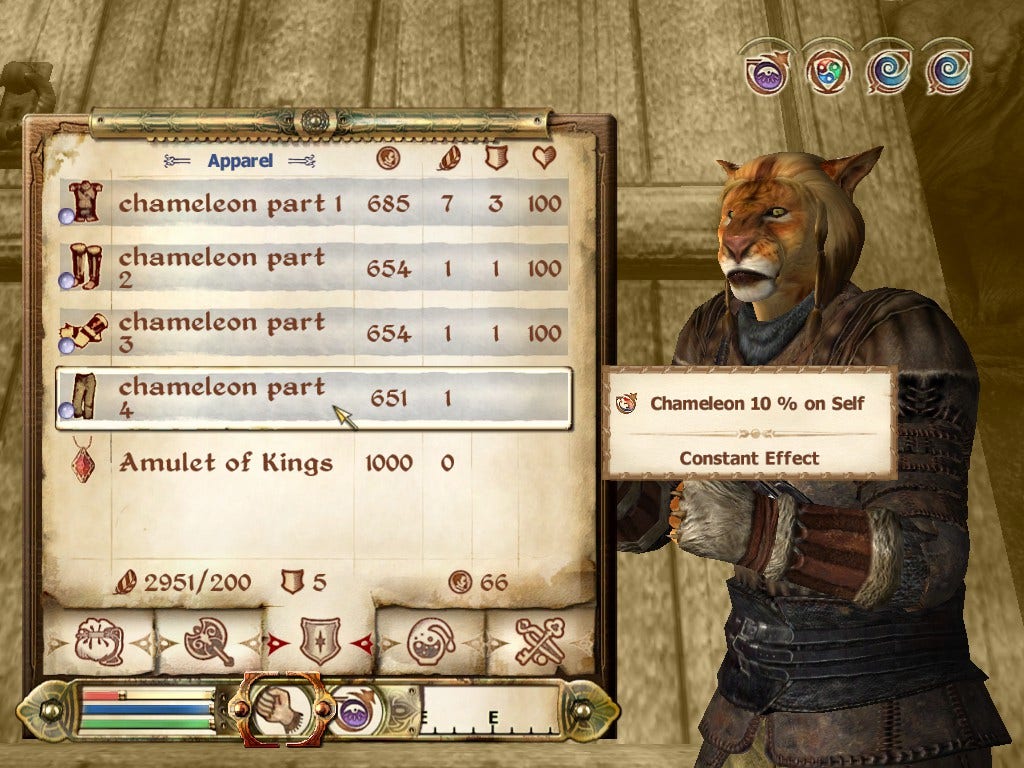
Task: Sort items by the armor rating shield column
Action: coord(496,158)
